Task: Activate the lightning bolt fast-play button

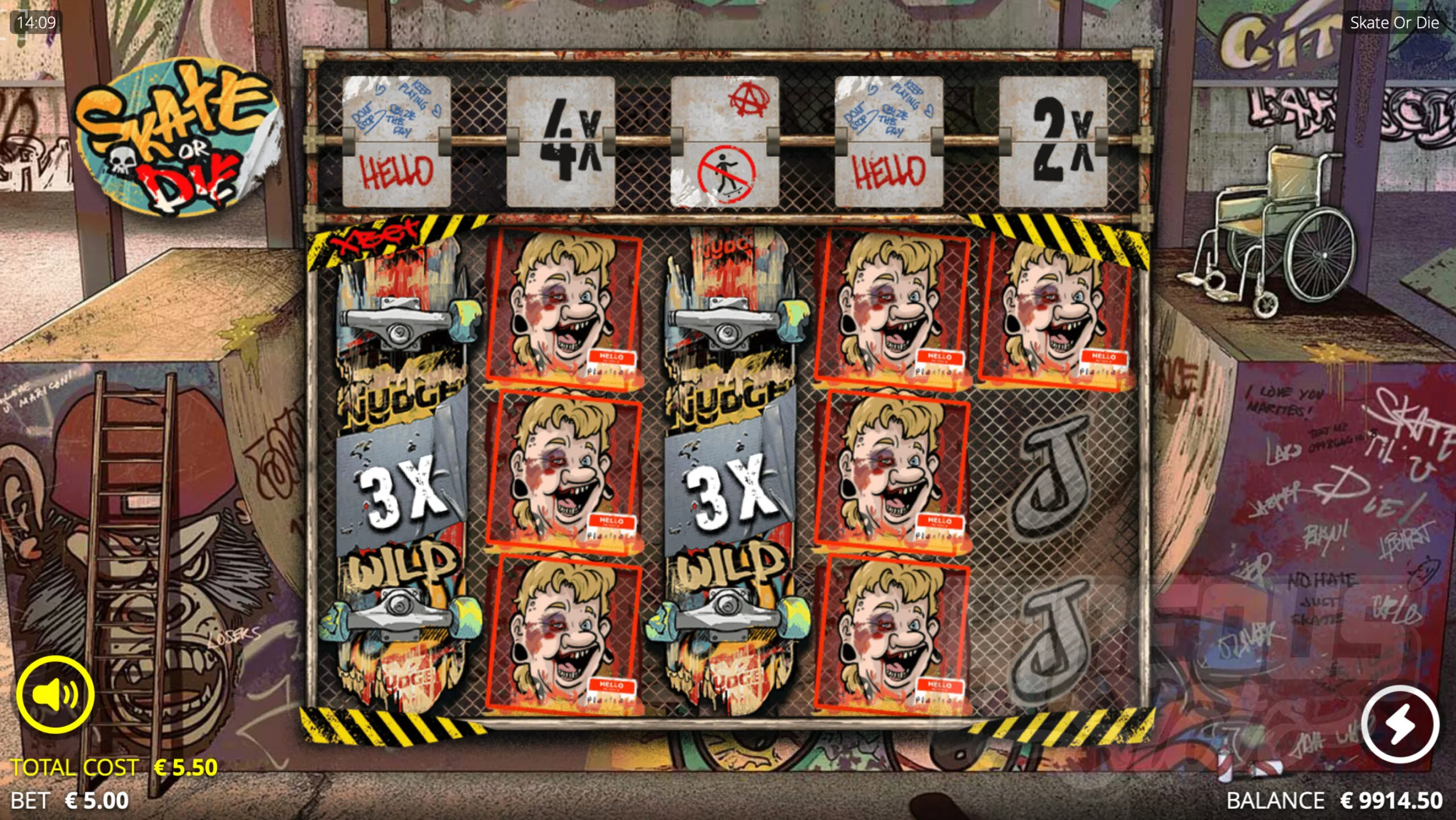Action: pyautogui.click(x=1400, y=724)
